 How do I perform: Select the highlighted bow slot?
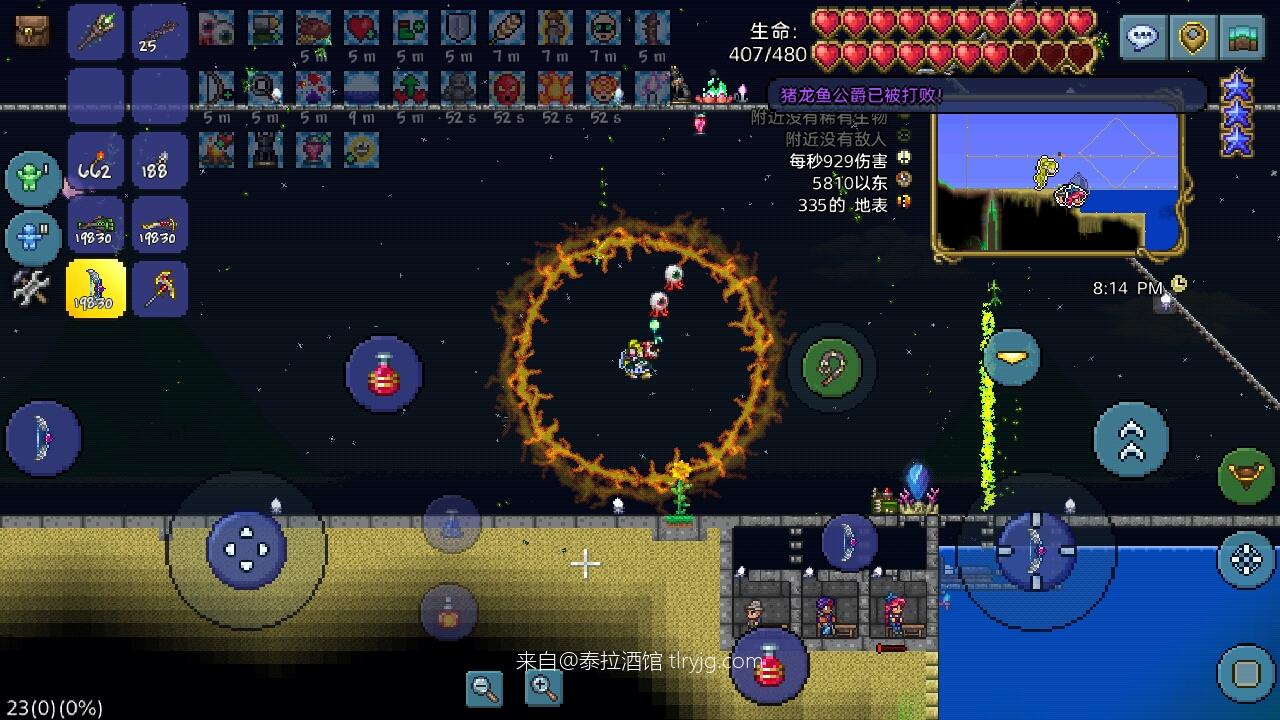pyautogui.click(x=96, y=289)
